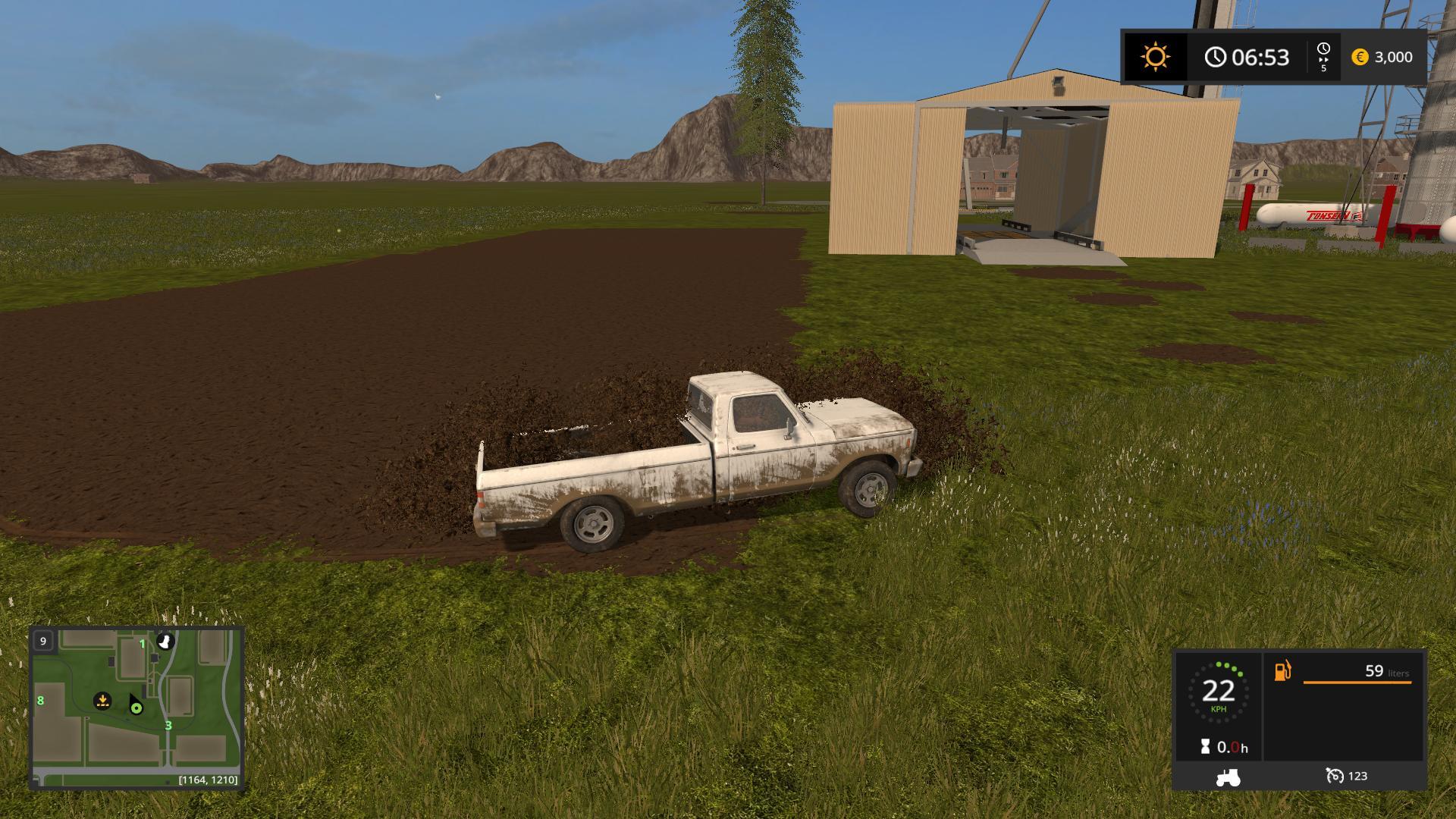Image resolution: width=1456 pixels, height=819 pixels.
Task: Select field number 8 on minimap
Action: point(40,701)
